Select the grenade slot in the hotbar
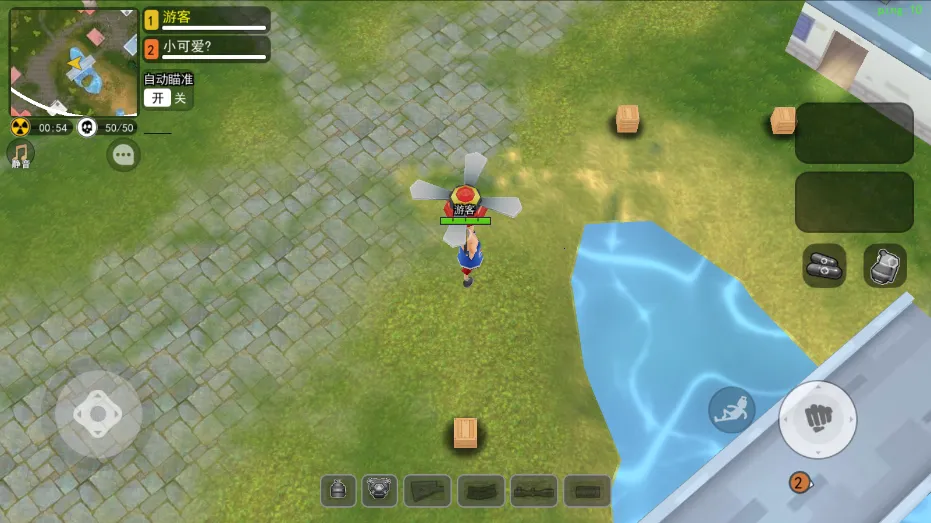Image resolution: width=931 pixels, height=523 pixels. pyautogui.click(x=339, y=490)
